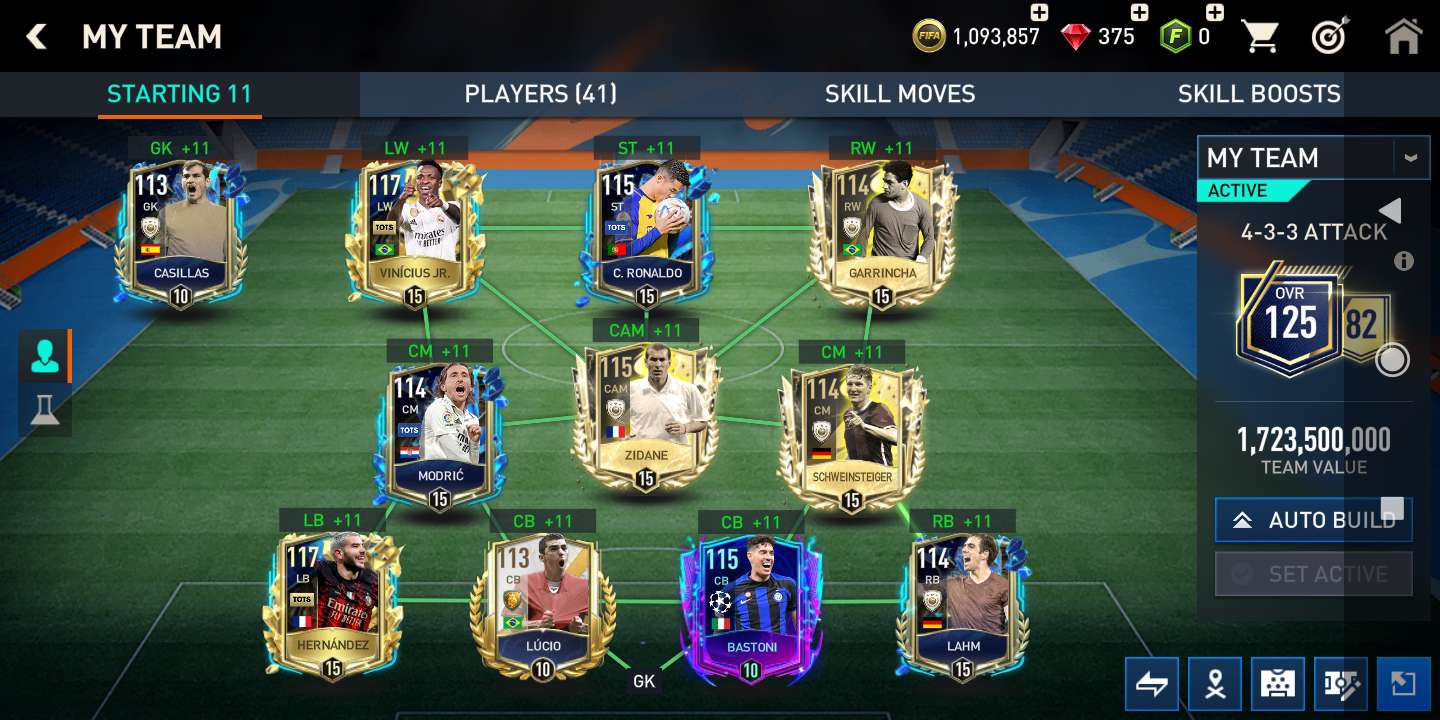The image size is (1440, 720).
Task: Expand the My Team dropdown
Action: point(1410,158)
